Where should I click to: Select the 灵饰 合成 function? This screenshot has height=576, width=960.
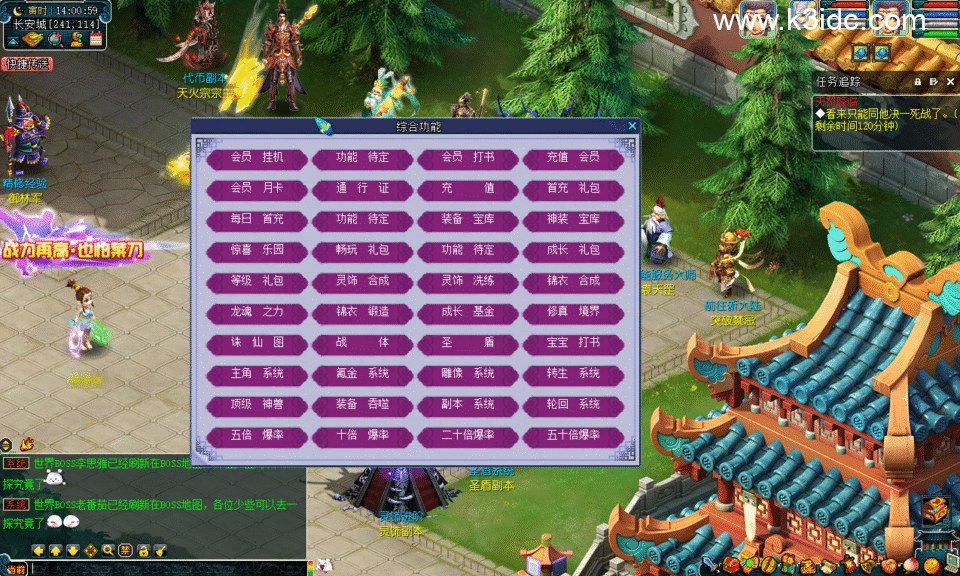362,281
